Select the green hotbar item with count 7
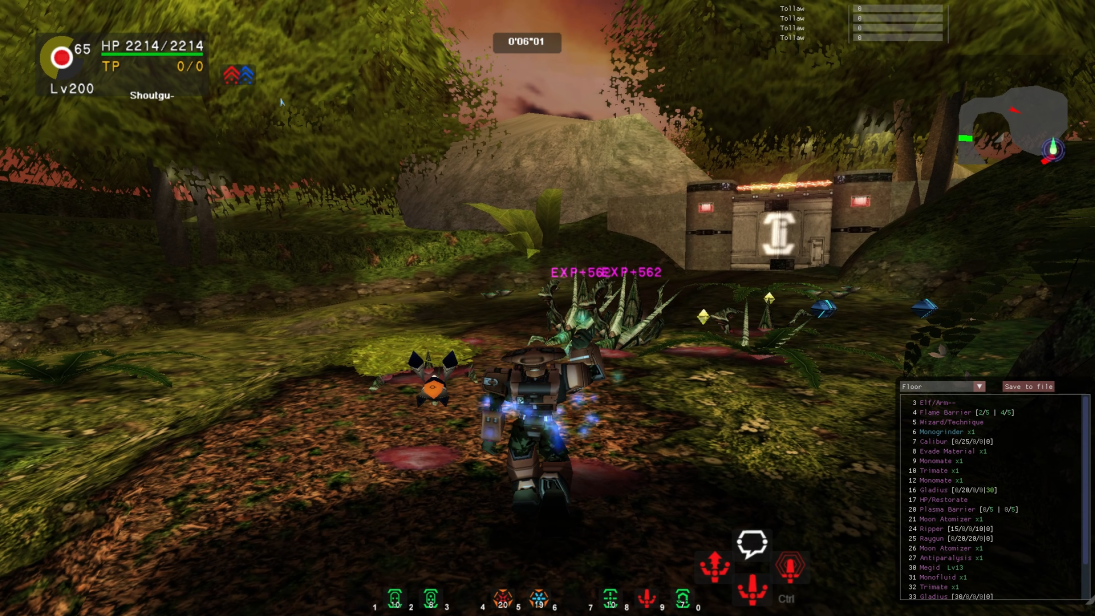This screenshot has width=1095, height=616. click(x=683, y=599)
